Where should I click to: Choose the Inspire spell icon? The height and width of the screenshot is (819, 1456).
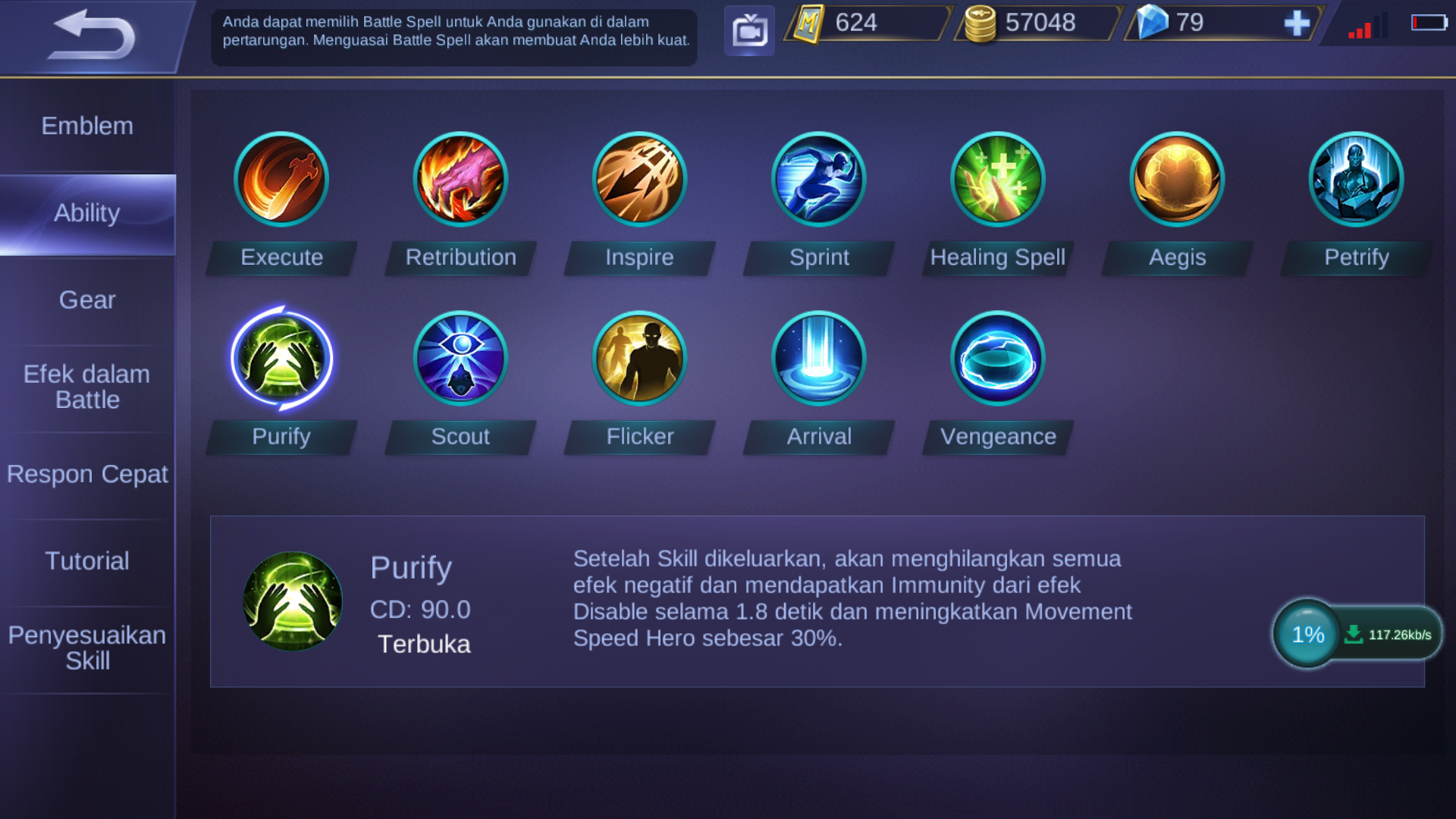coord(639,179)
